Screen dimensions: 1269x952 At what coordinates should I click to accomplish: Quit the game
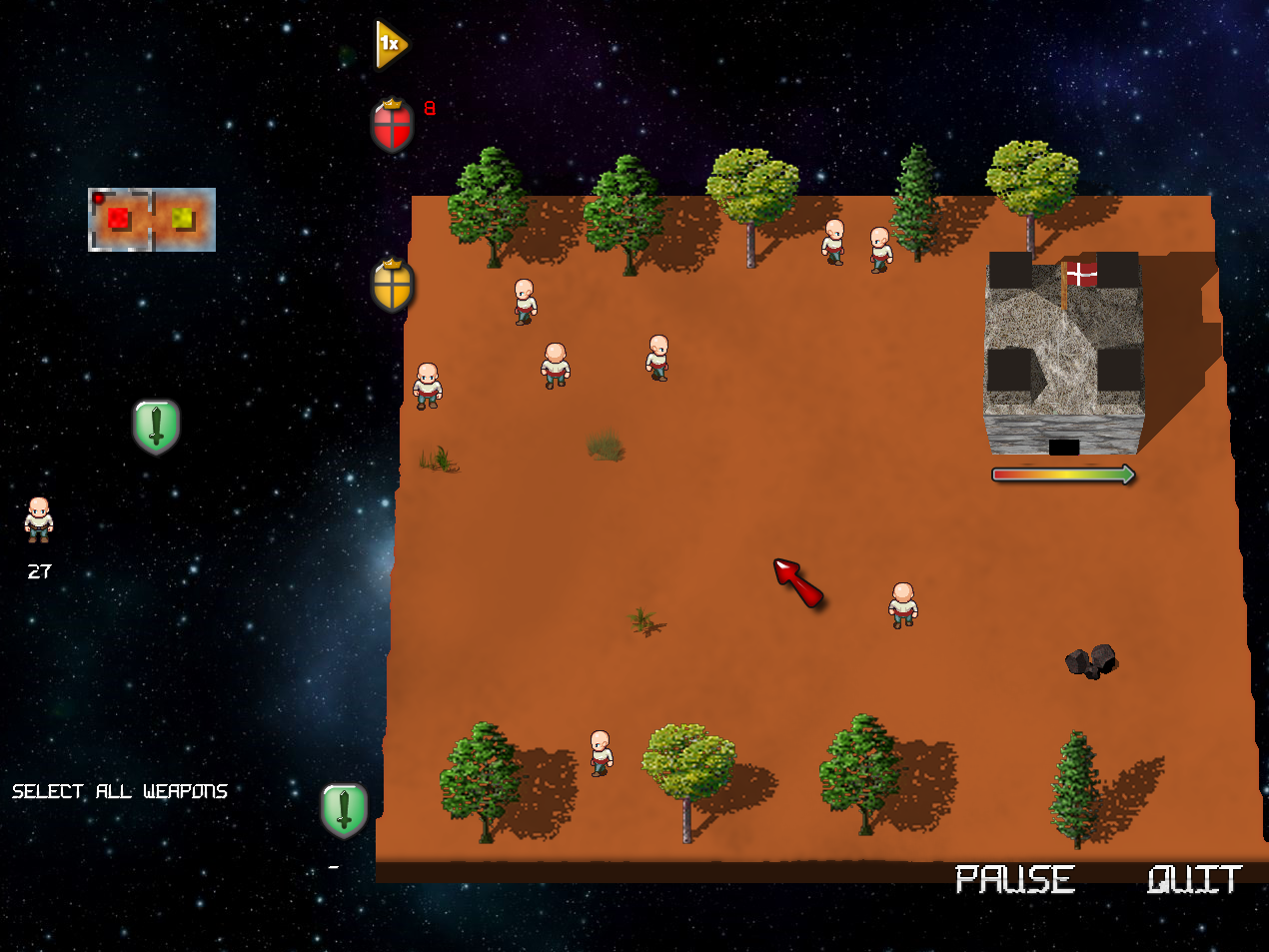point(1194,879)
